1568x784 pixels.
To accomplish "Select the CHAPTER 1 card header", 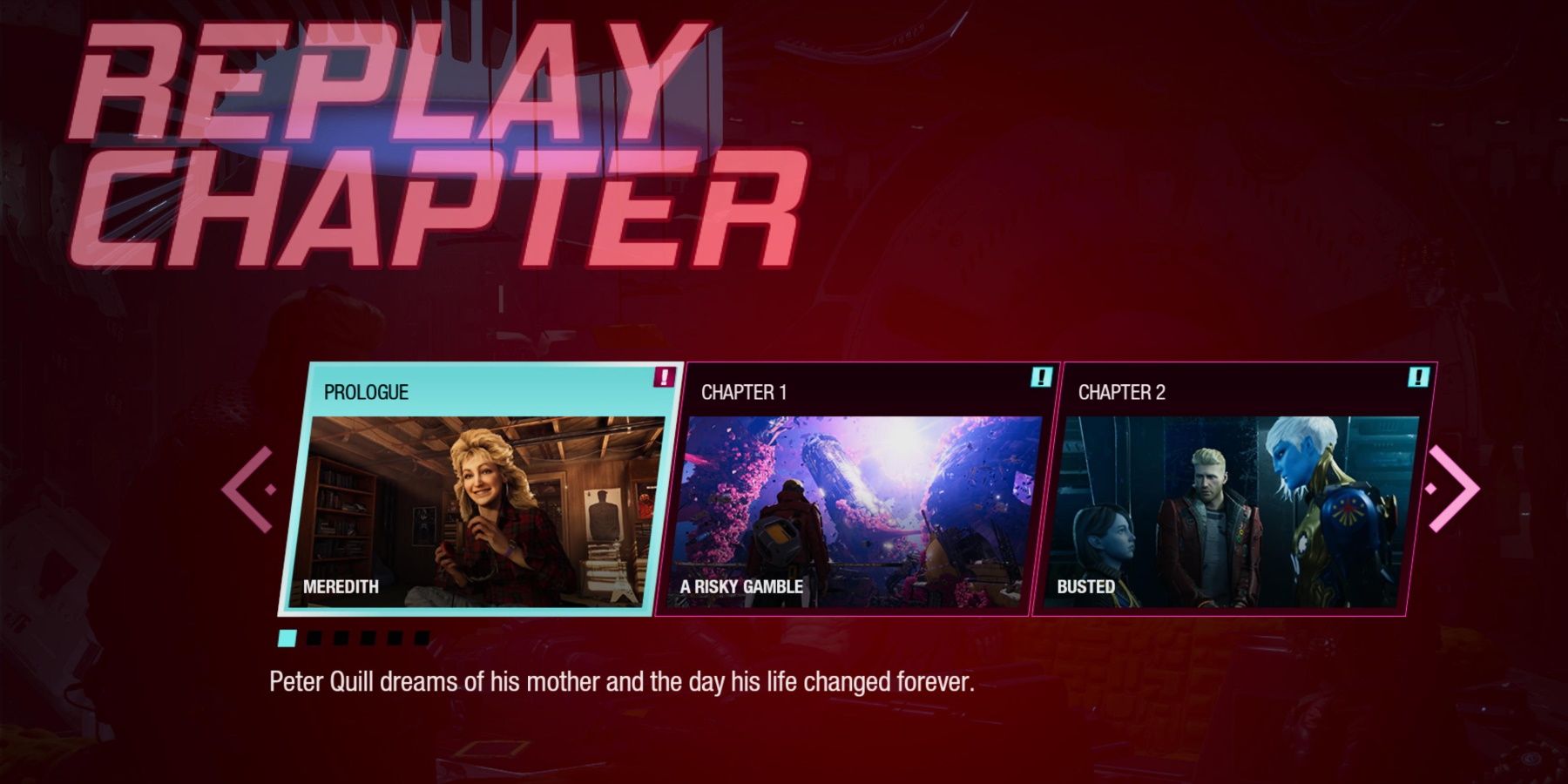I will tap(742, 393).
